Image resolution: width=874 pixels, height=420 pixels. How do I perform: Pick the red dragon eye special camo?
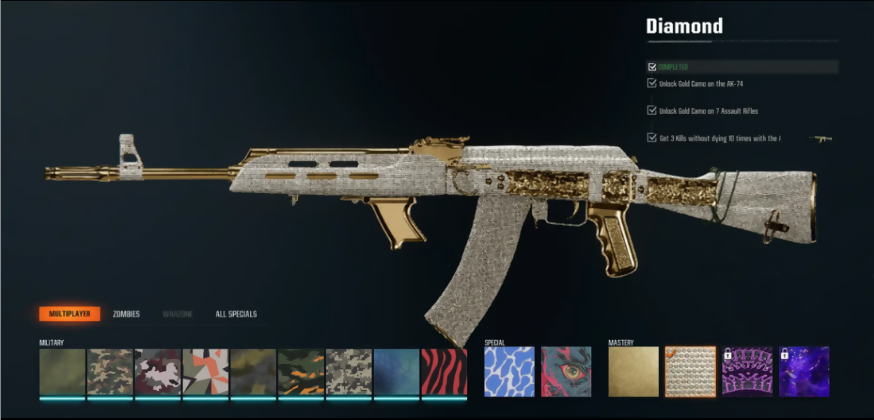566,372
